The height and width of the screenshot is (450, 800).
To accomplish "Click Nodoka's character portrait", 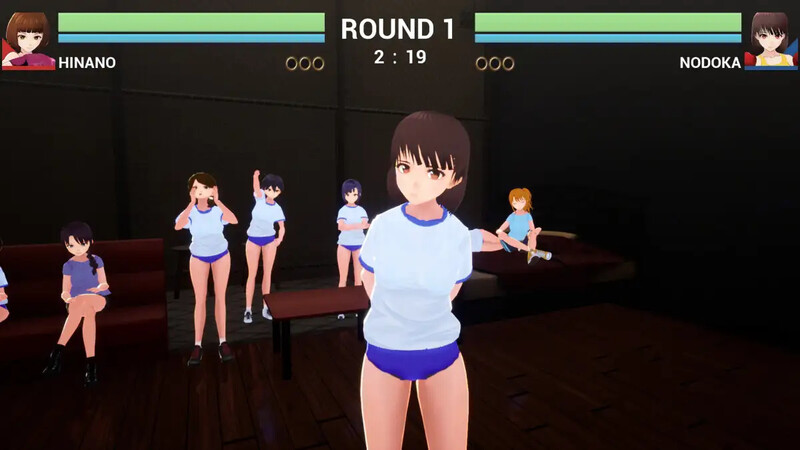I will pyautogui.click(x=770, y=40).
